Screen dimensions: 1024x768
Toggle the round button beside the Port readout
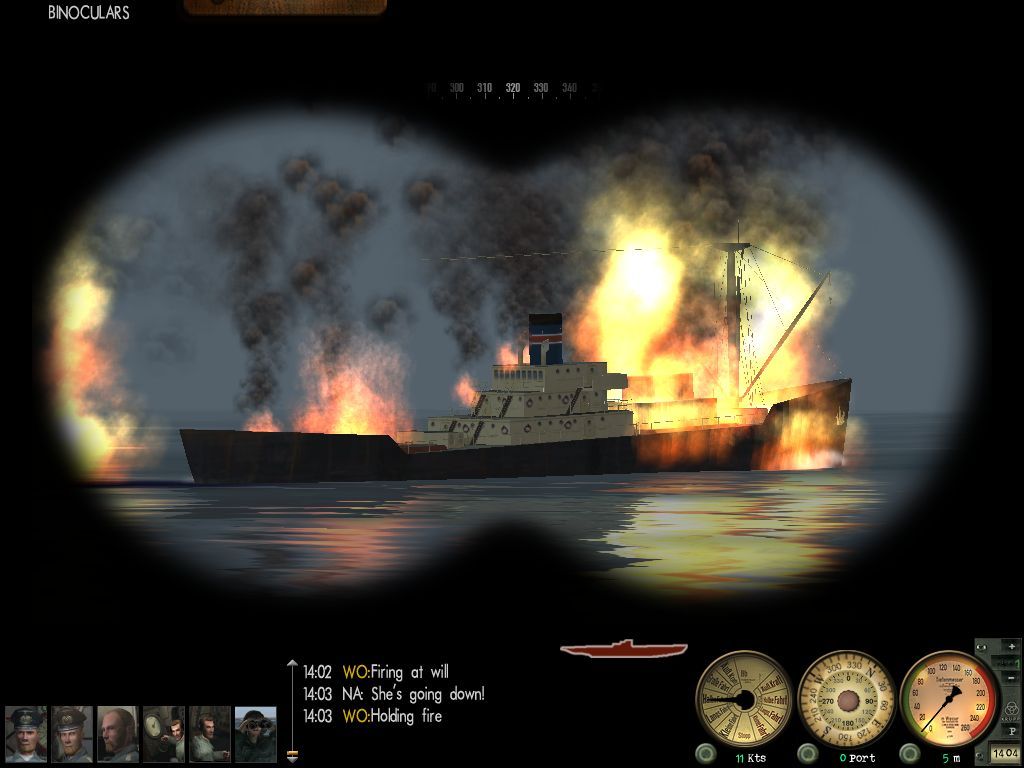(x=809, y=753)
